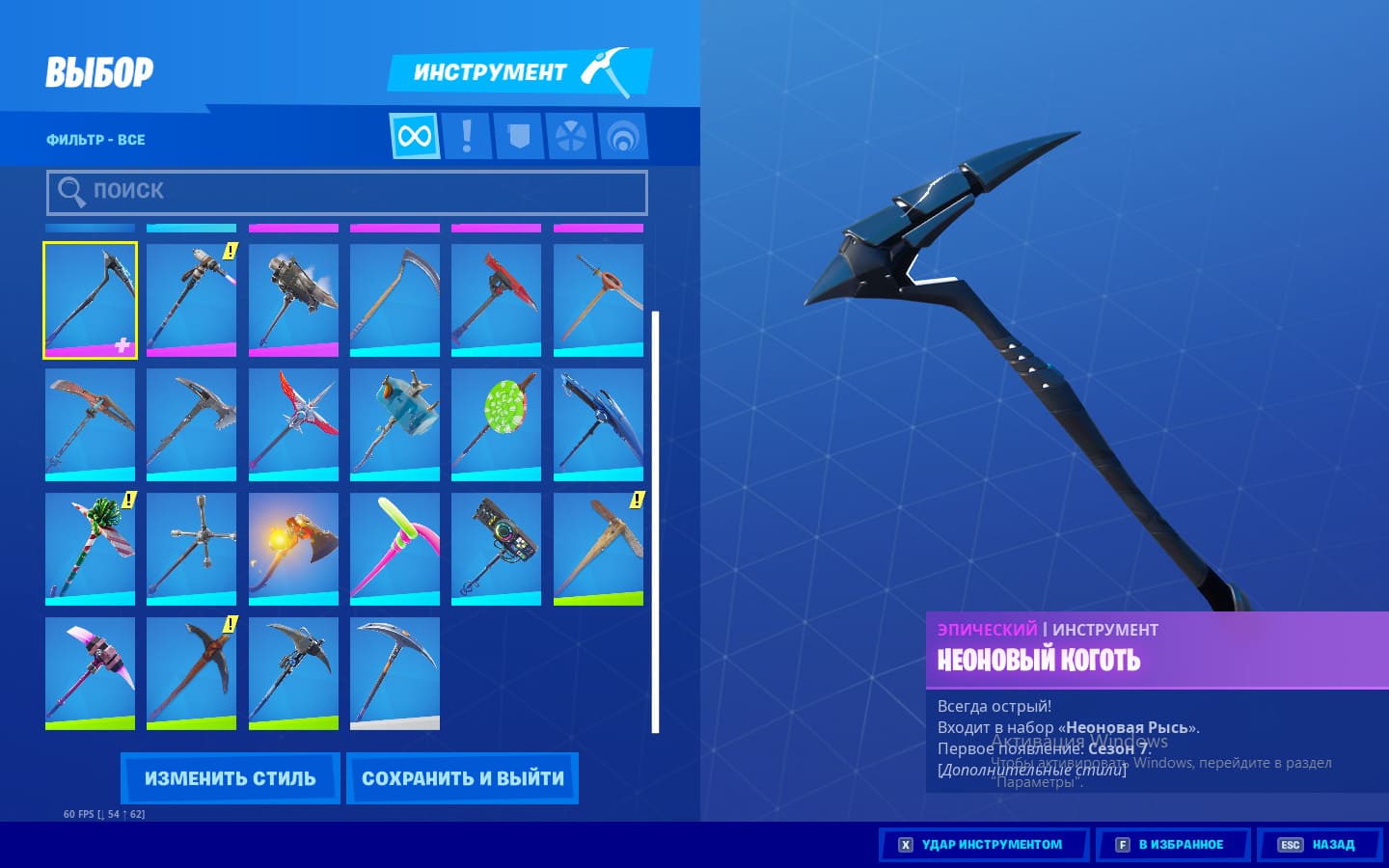Choose the red double-bladed axe tile
This screenshot has width=1389, height=868.
(x=496, y=300)
